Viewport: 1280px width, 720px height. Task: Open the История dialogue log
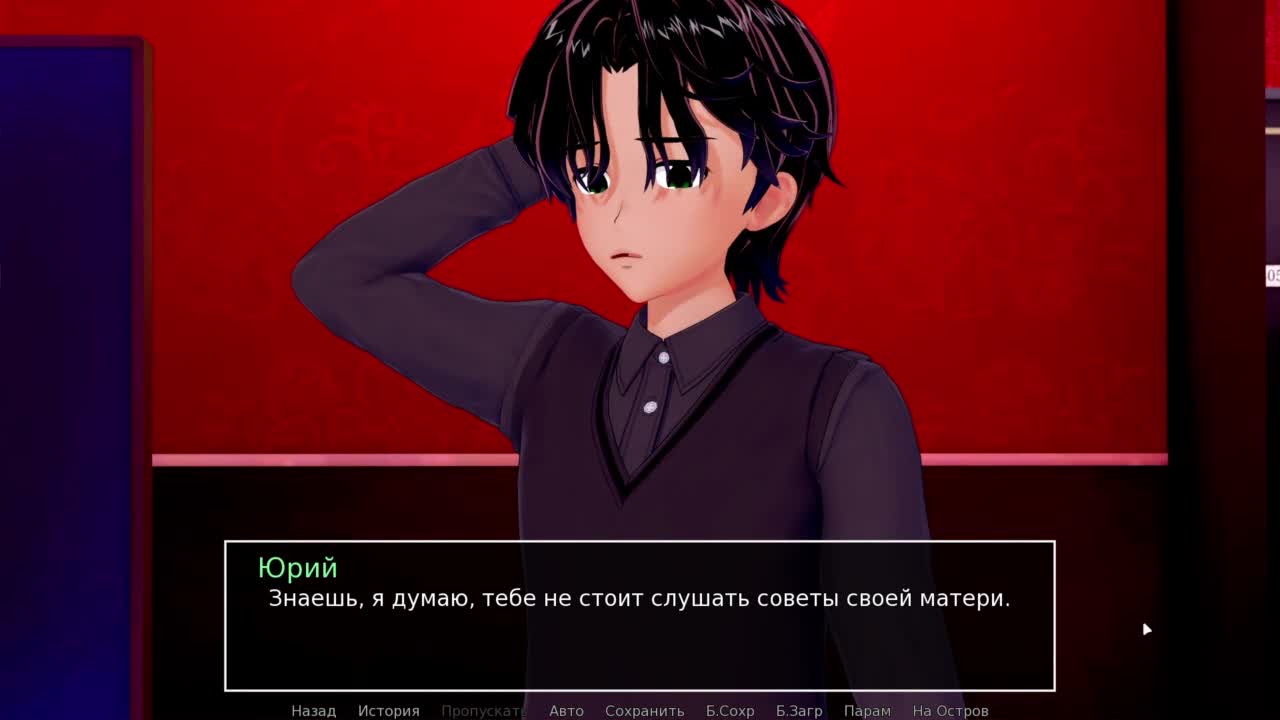388,710
